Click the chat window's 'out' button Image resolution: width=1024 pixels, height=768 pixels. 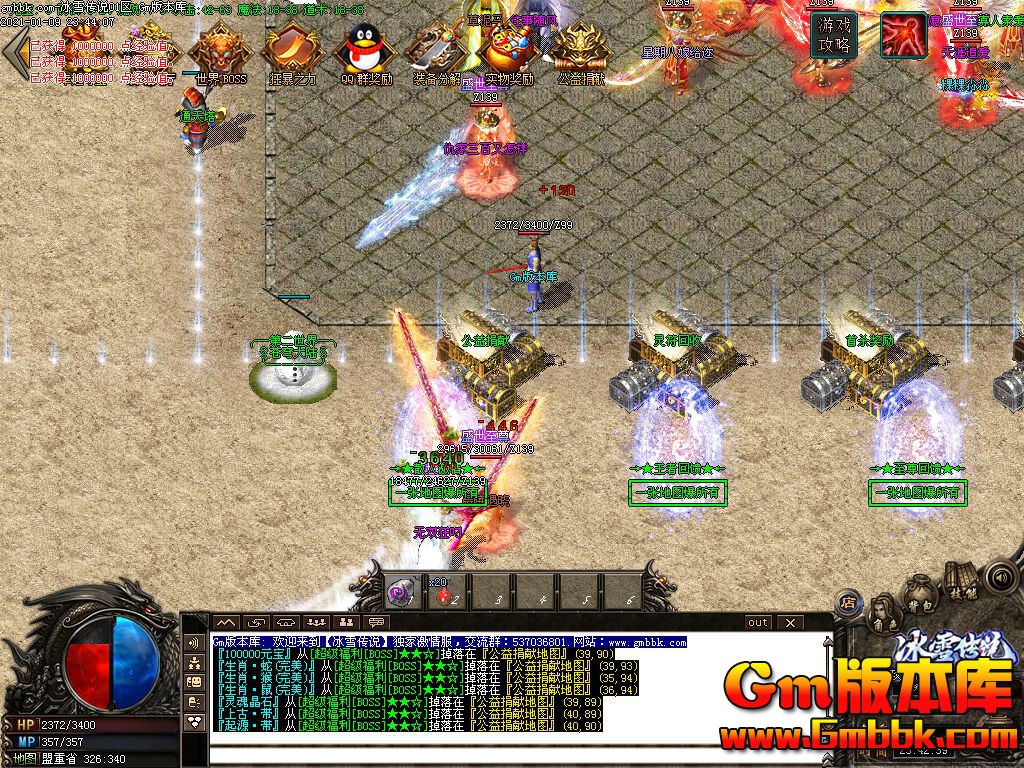pos(758,622)
